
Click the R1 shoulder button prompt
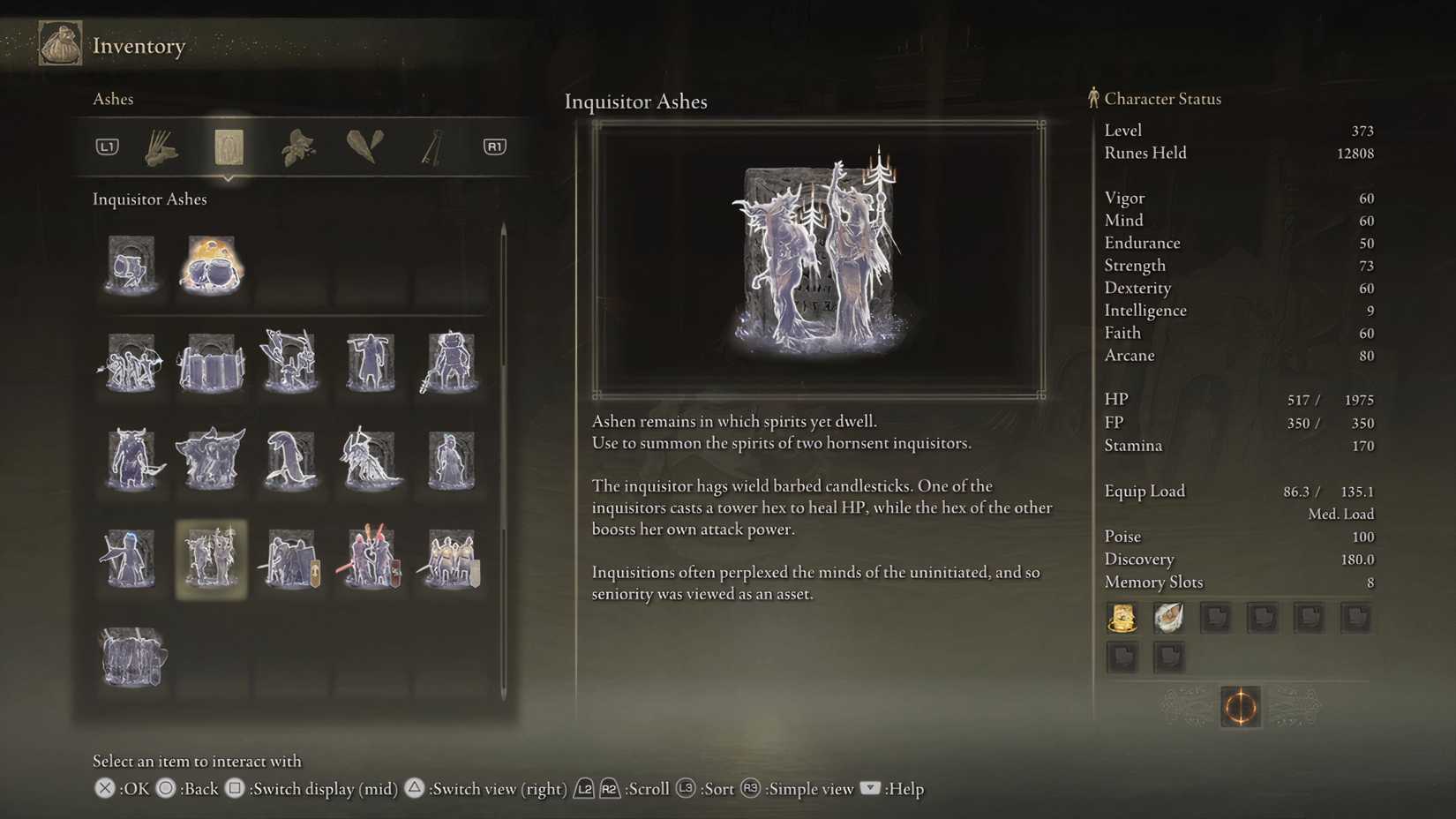click(x=493, y=147)
